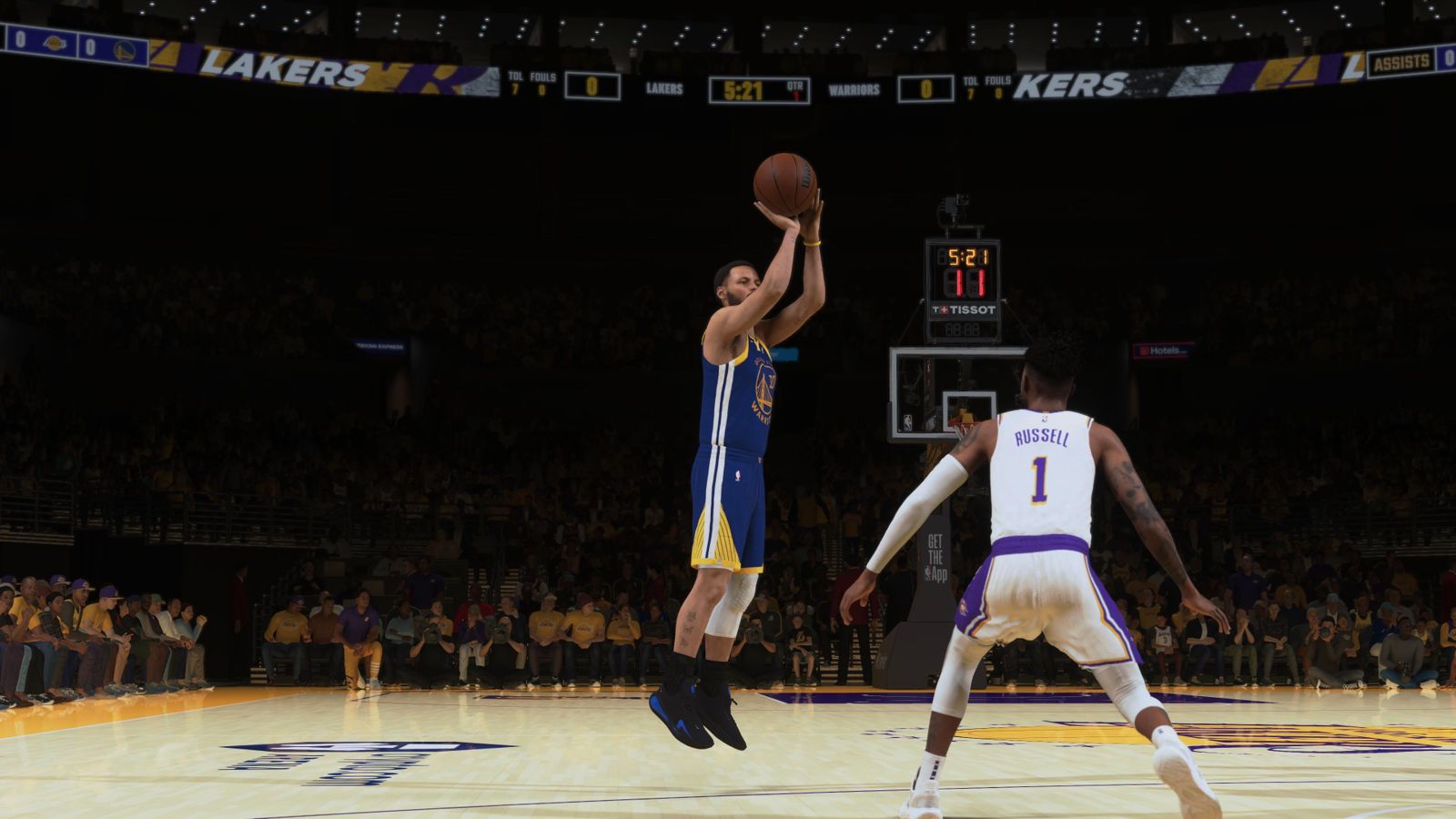This screenshot has height=819, width=1456.
Task: Toggle the QTR 1 indicator on the scoreboard
Action: 794,86
